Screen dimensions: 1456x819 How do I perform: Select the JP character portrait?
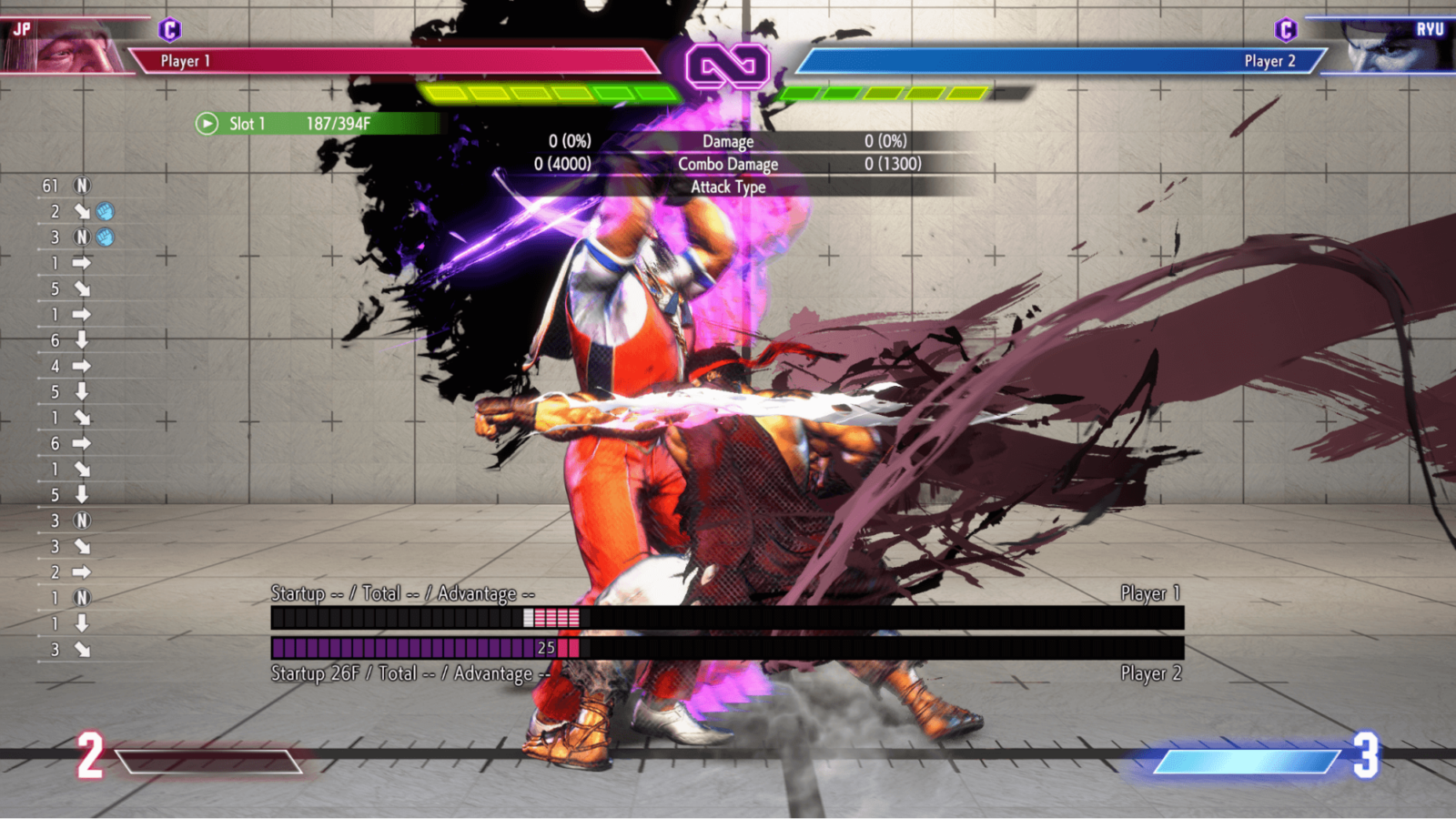click(64, 47)
